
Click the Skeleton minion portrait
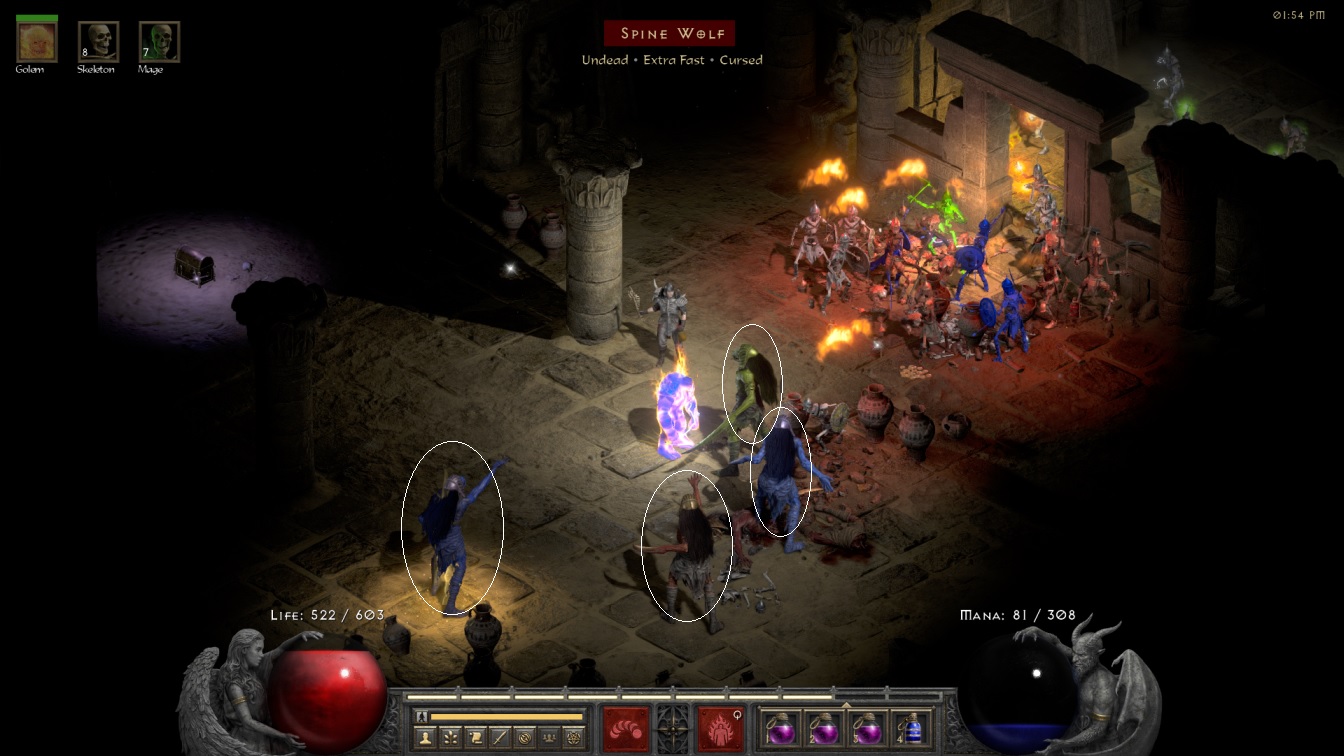coord(98,41)
